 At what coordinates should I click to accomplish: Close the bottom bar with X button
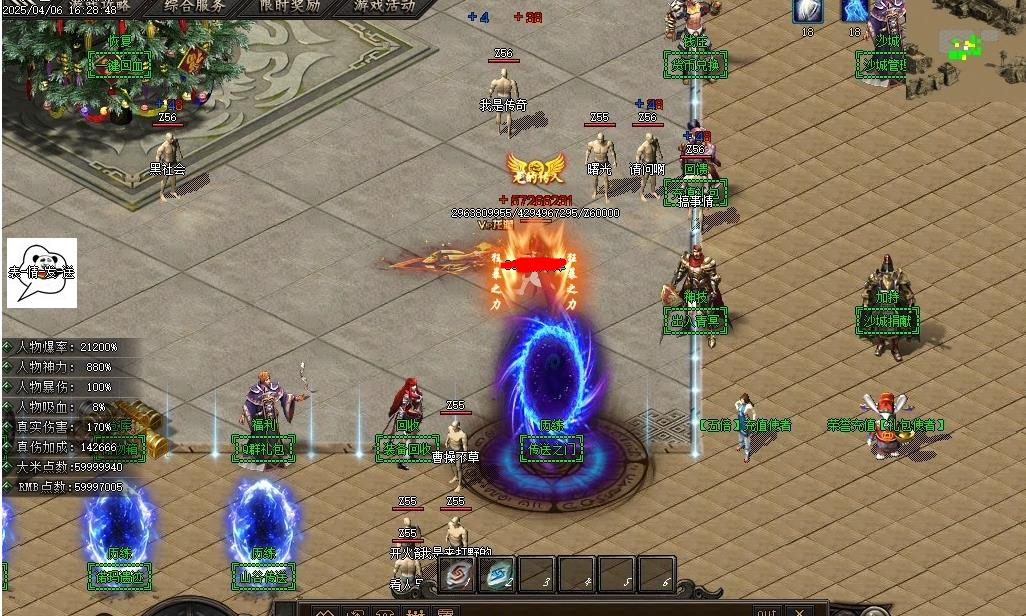pyautogui.click(x=798, y=610)
